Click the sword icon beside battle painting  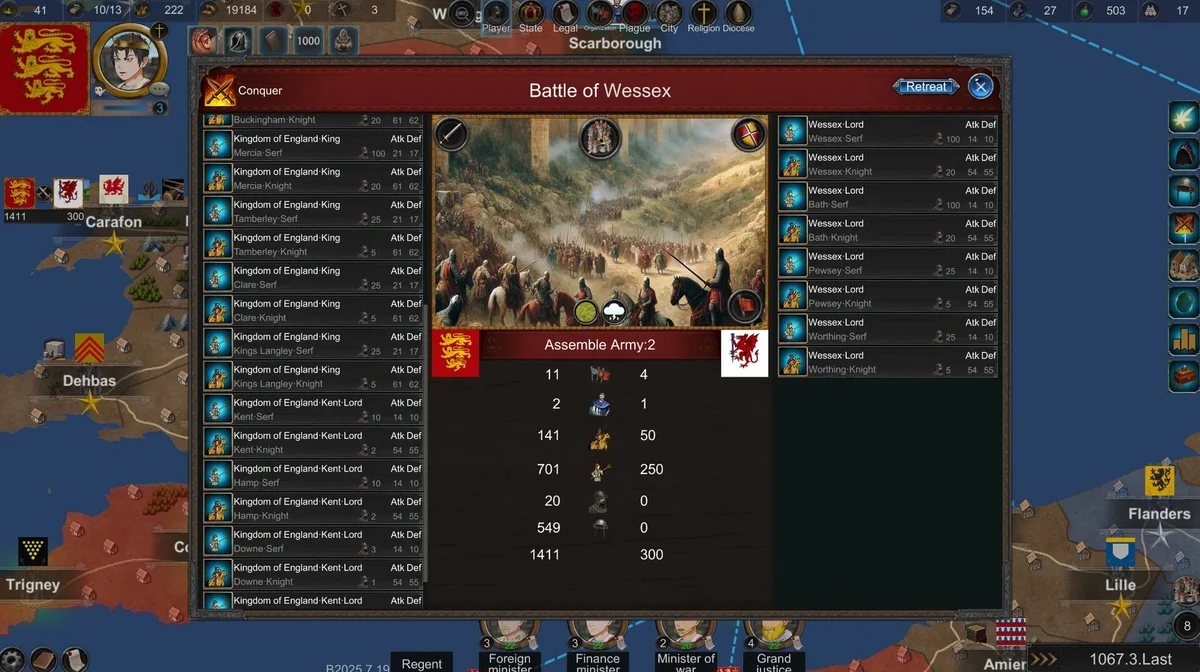pos(451,134)
